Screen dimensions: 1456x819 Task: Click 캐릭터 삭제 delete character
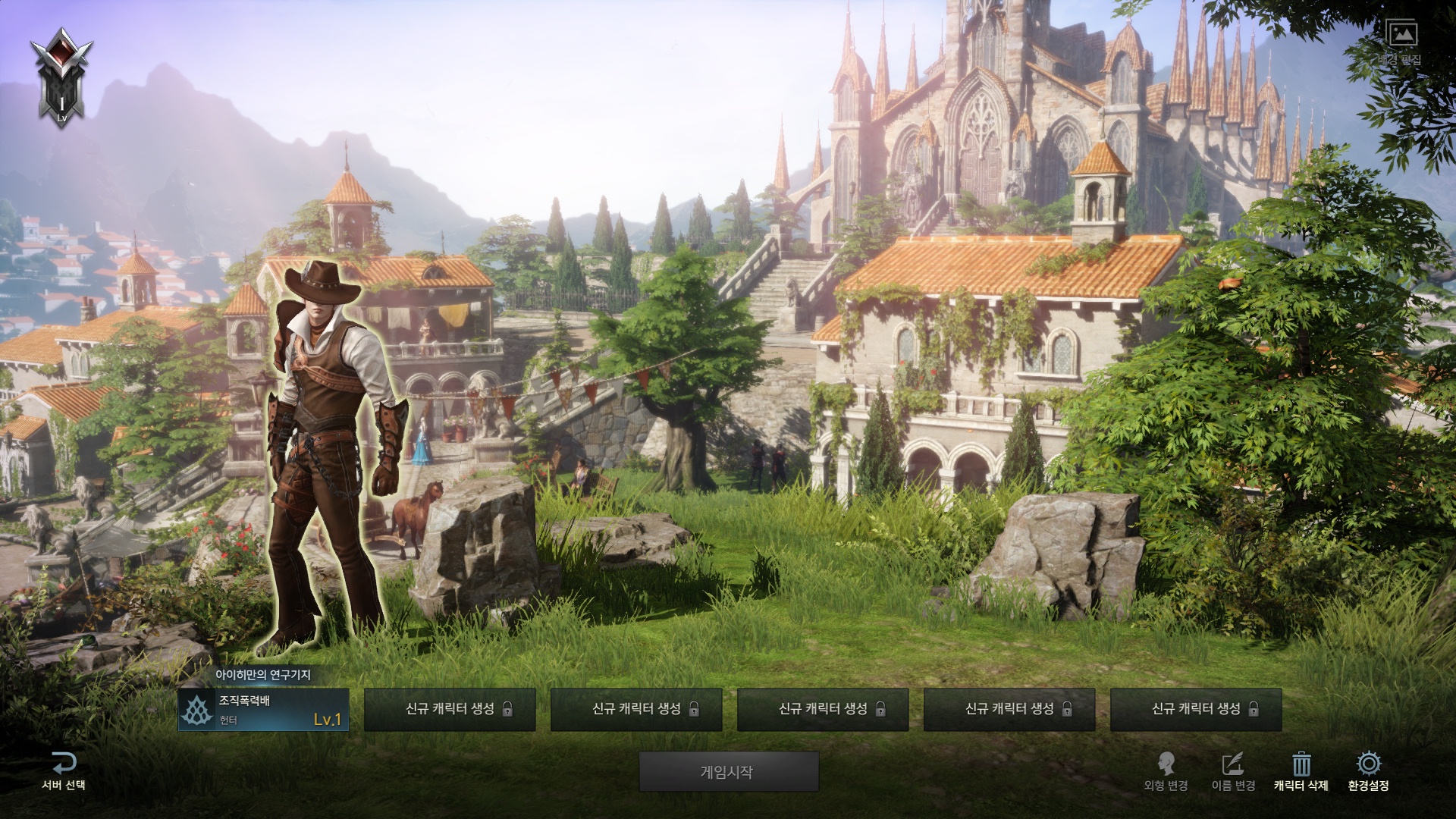tap(1301, 771)
